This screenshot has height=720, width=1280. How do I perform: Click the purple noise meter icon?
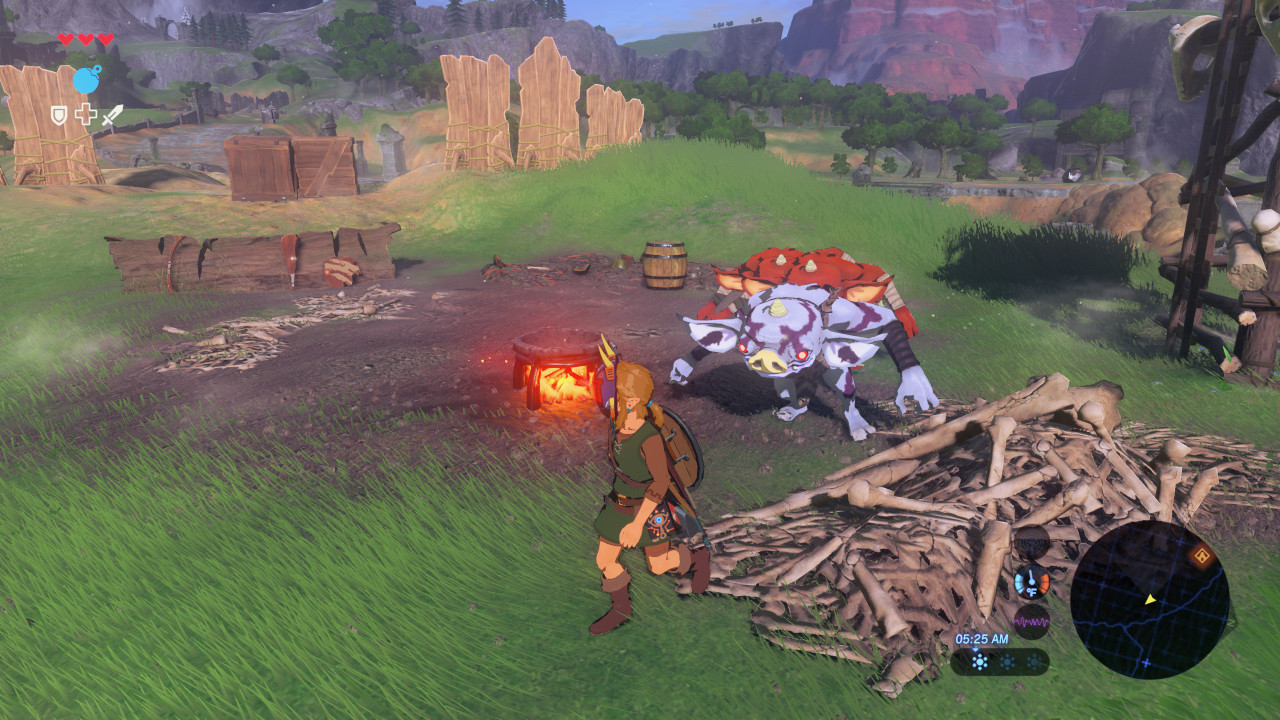(1032, 621)
